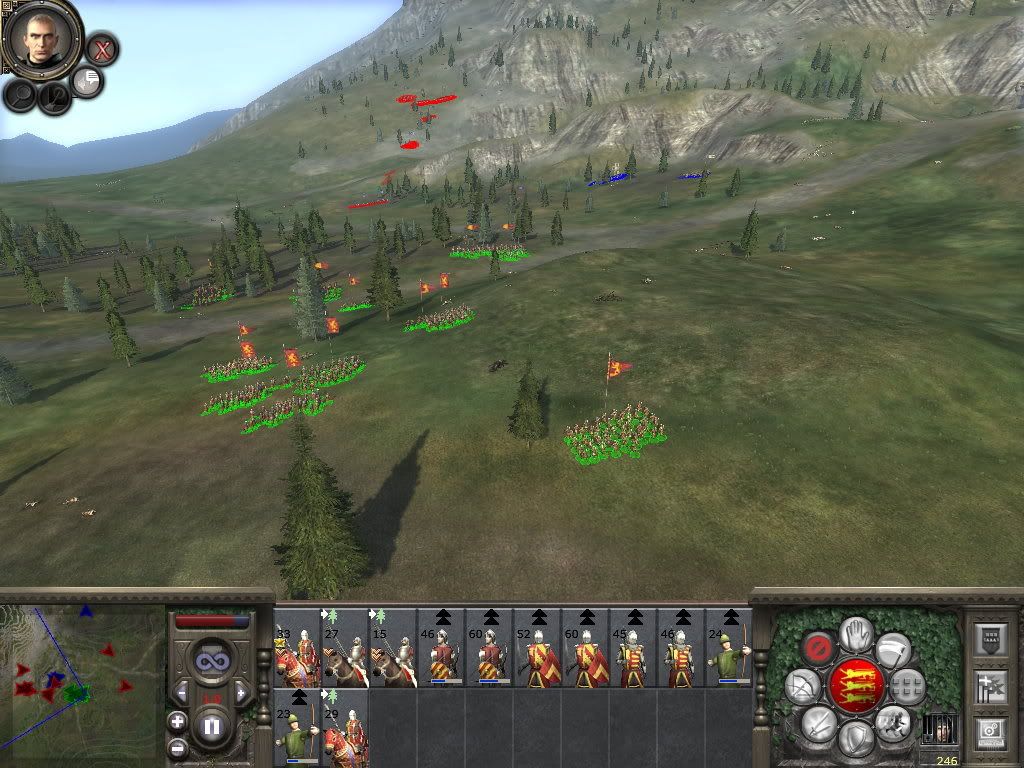This screenshot has height=768, width=1024.
Task: Zoom in the minimap
Action: pyautogui.click(x=177, y=721)
